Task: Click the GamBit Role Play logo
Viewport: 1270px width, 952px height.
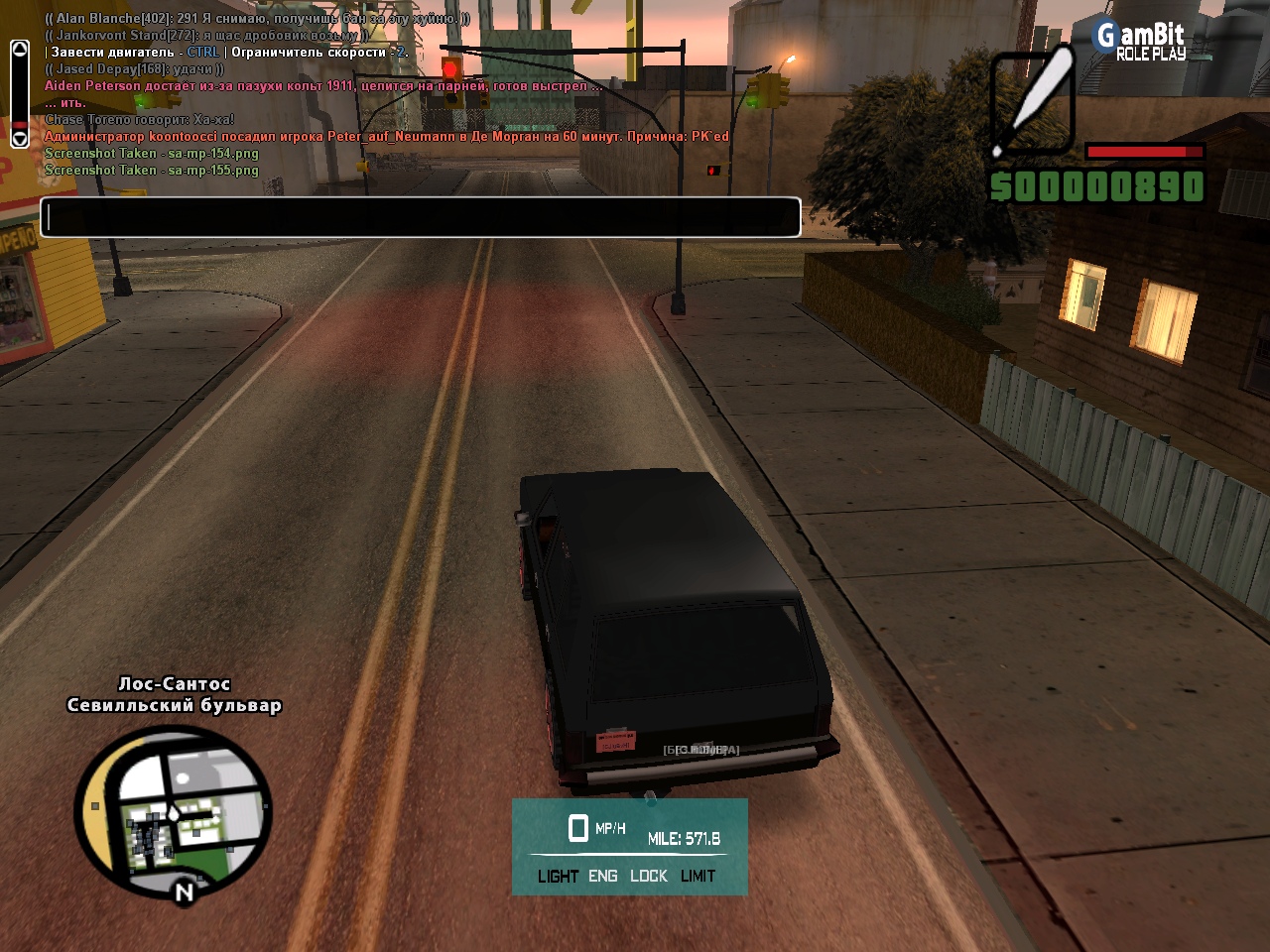Action: (1140, 41)
